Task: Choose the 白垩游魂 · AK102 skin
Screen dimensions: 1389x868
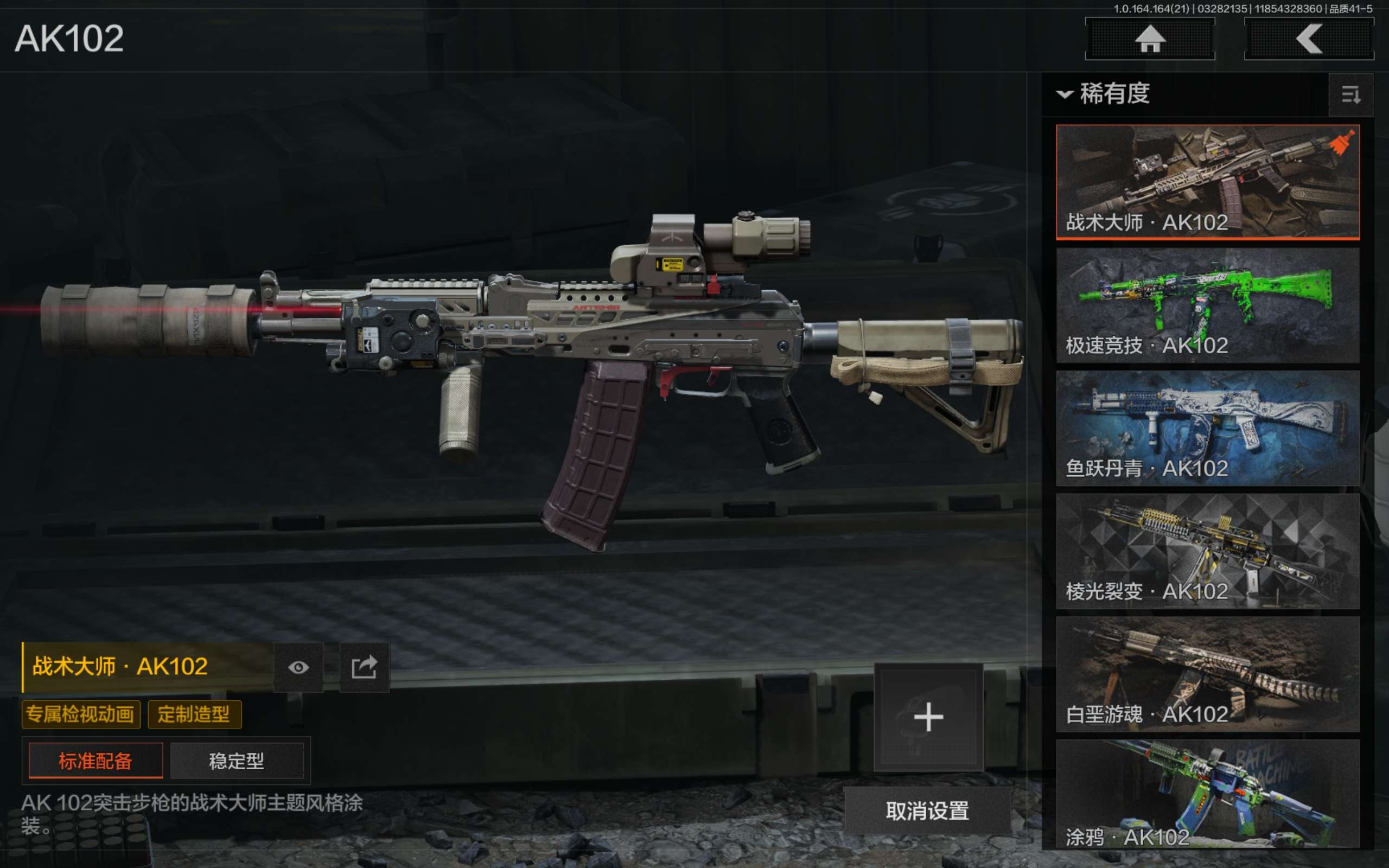Action: pyautogui.click(x=1207, y=673)
